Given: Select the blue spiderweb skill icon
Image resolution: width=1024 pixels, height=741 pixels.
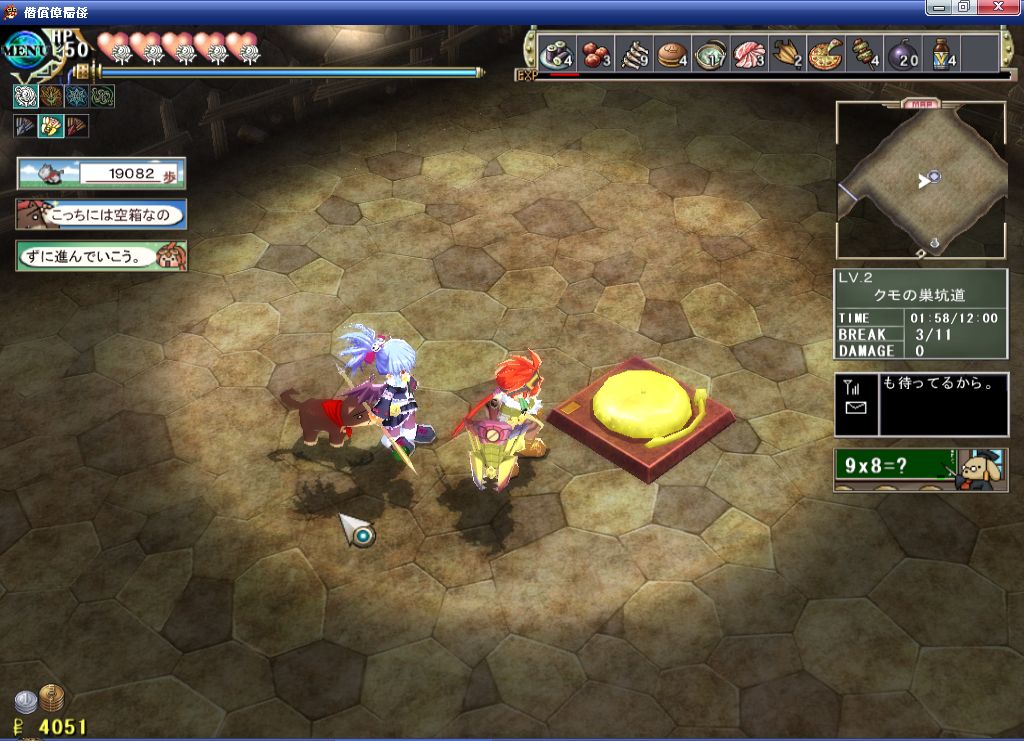Looking at the screenshot, I should 76,96.
